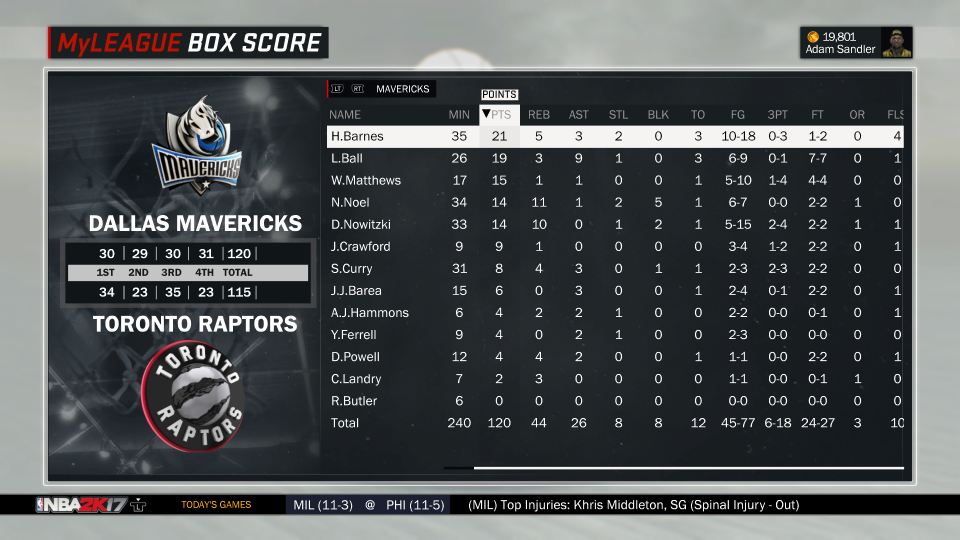
Task: Select R.Butler row
Action: [x=353, y=401]
